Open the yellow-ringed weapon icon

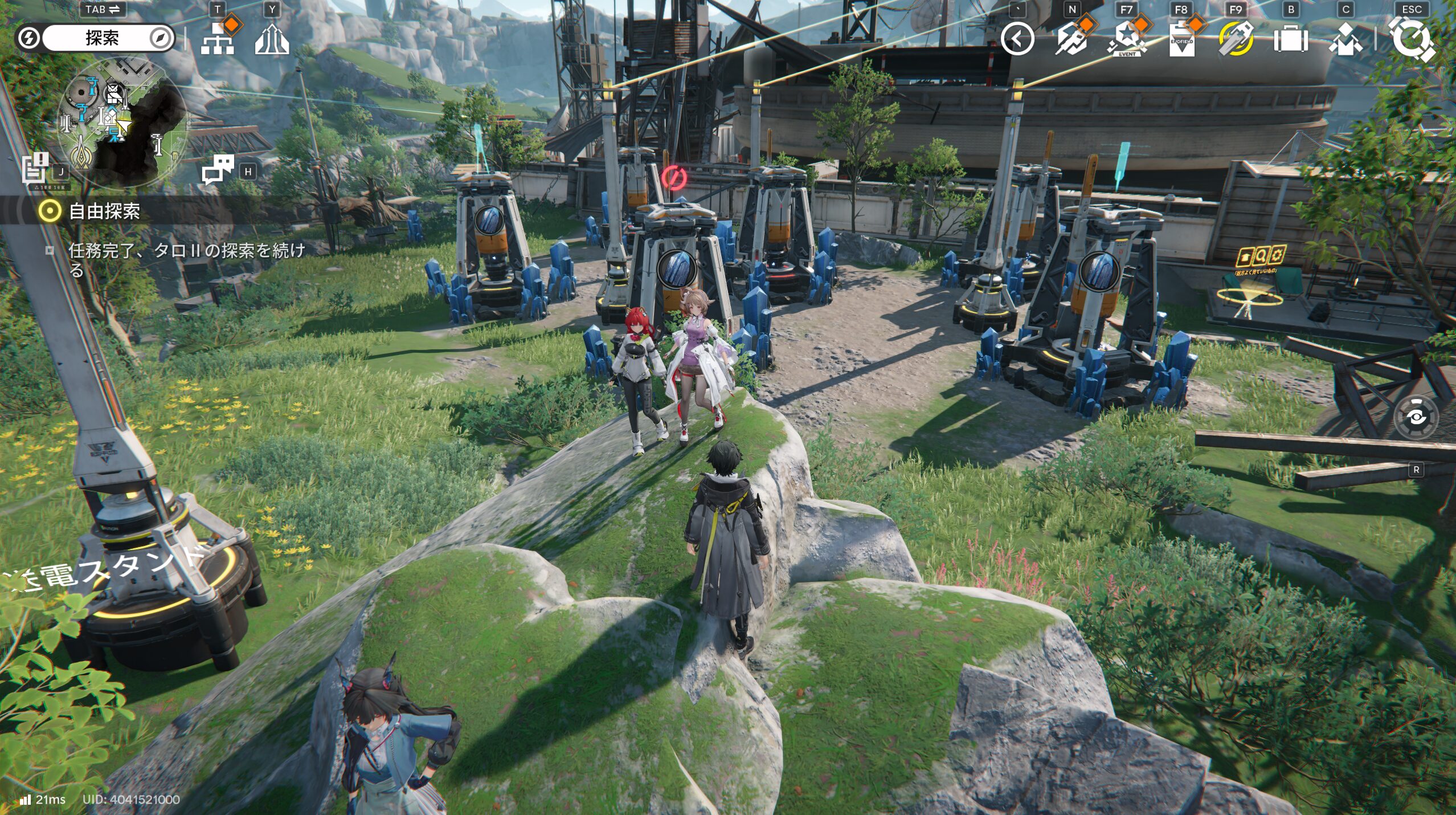1236,39
